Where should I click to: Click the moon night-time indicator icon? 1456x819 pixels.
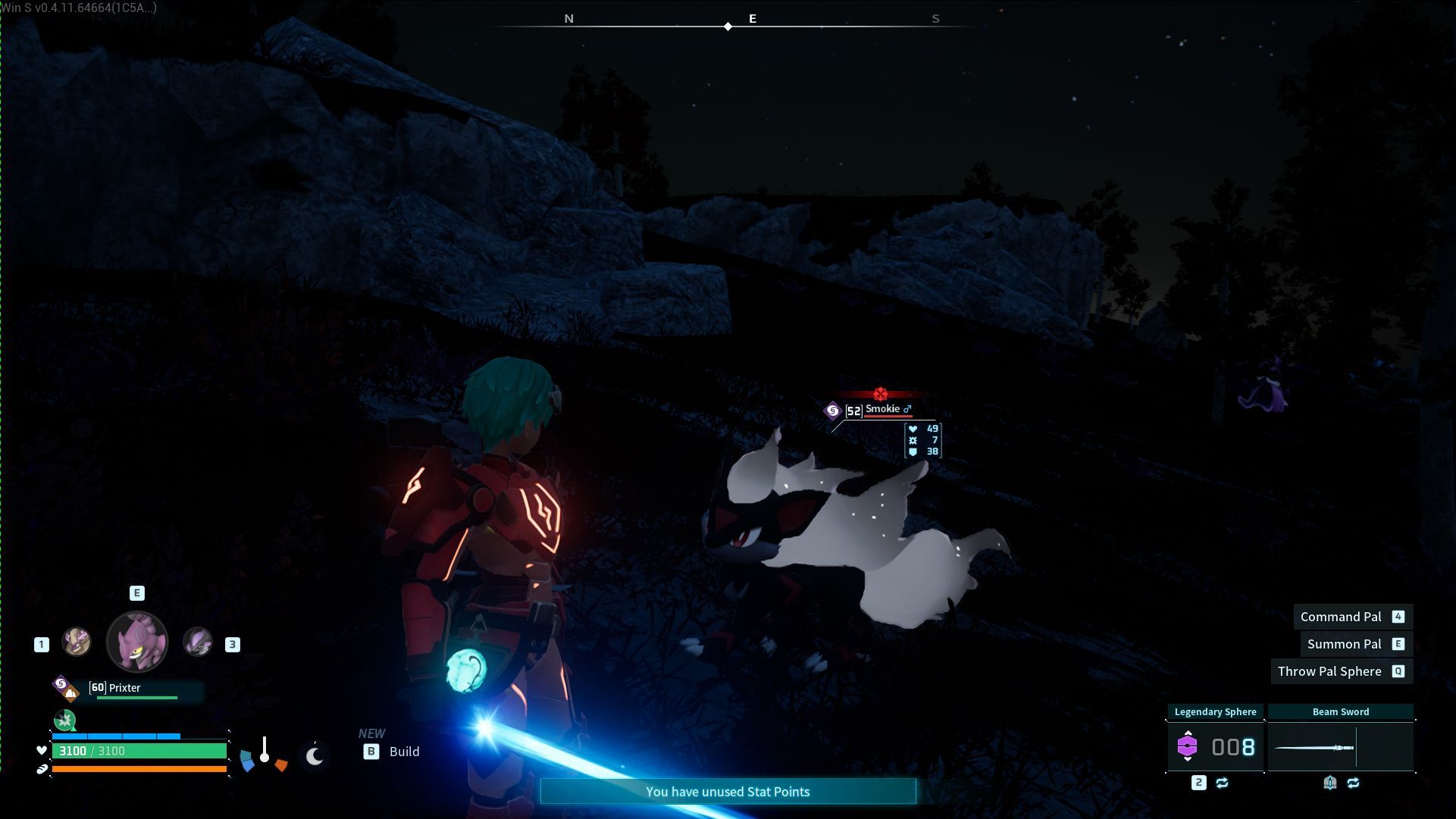pos(315,756)
